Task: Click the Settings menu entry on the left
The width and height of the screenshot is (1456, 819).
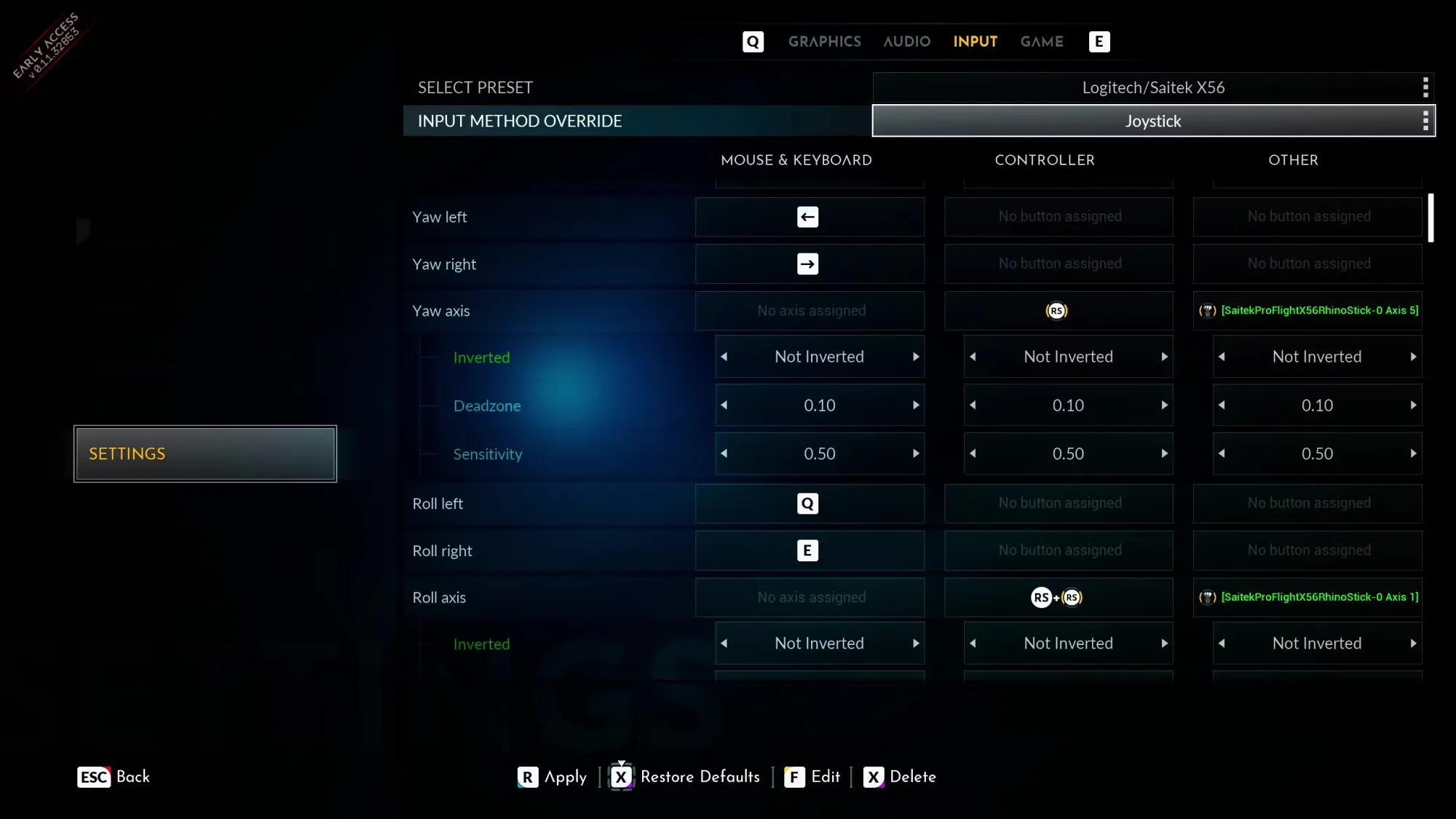Action: click(x=205, y=454)
